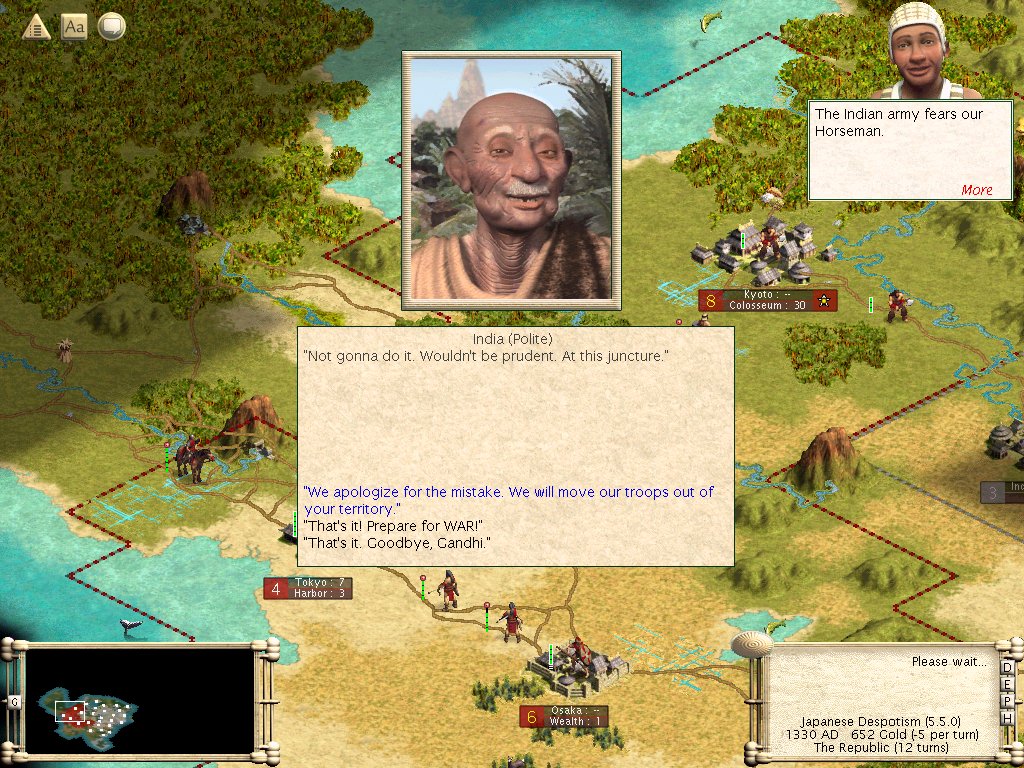Select the Kyoto city label
Screen dimensions: 1024x768
(x=766, y=300)
